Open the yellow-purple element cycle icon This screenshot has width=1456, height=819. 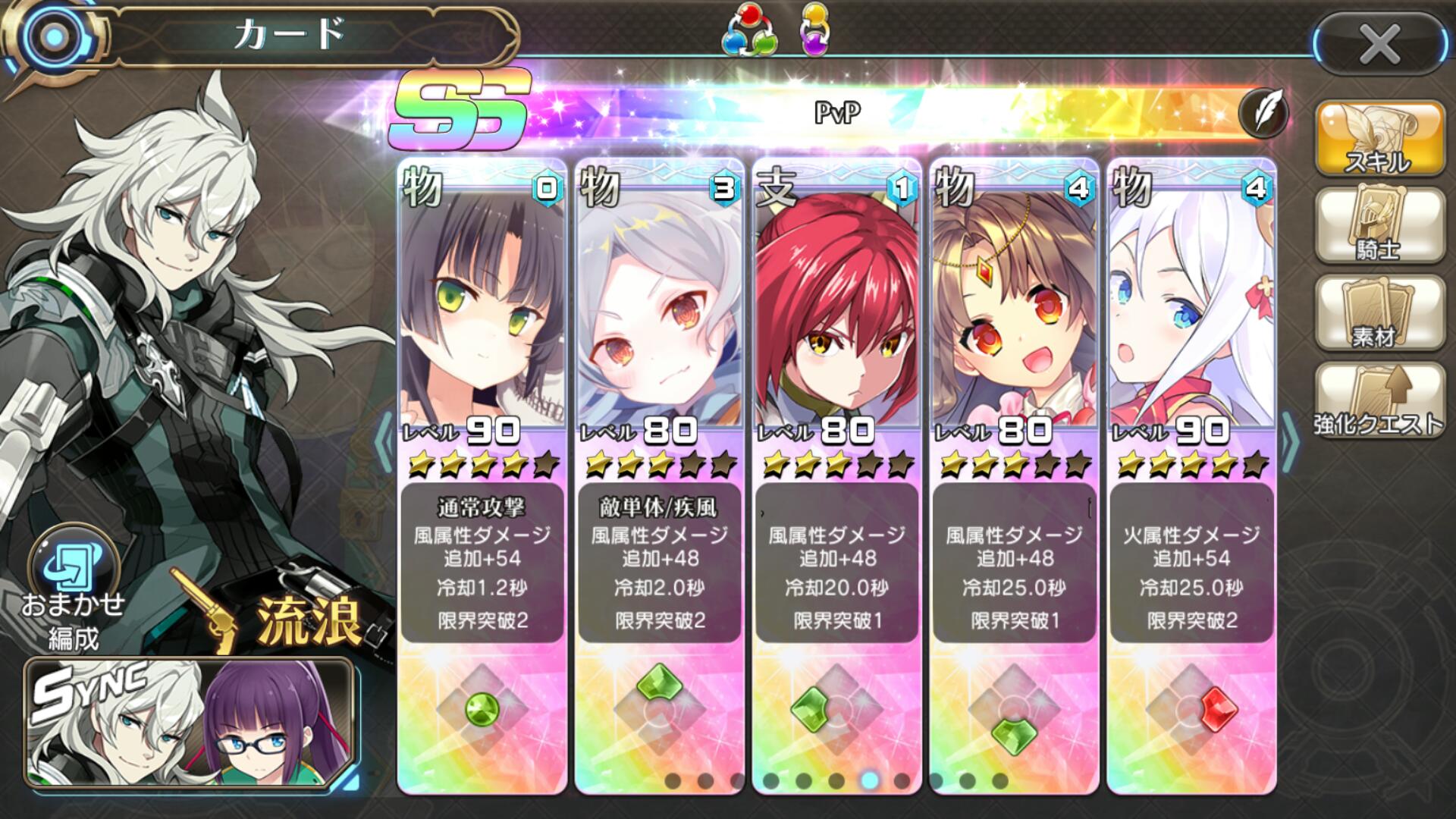click(x=815, y=30)
